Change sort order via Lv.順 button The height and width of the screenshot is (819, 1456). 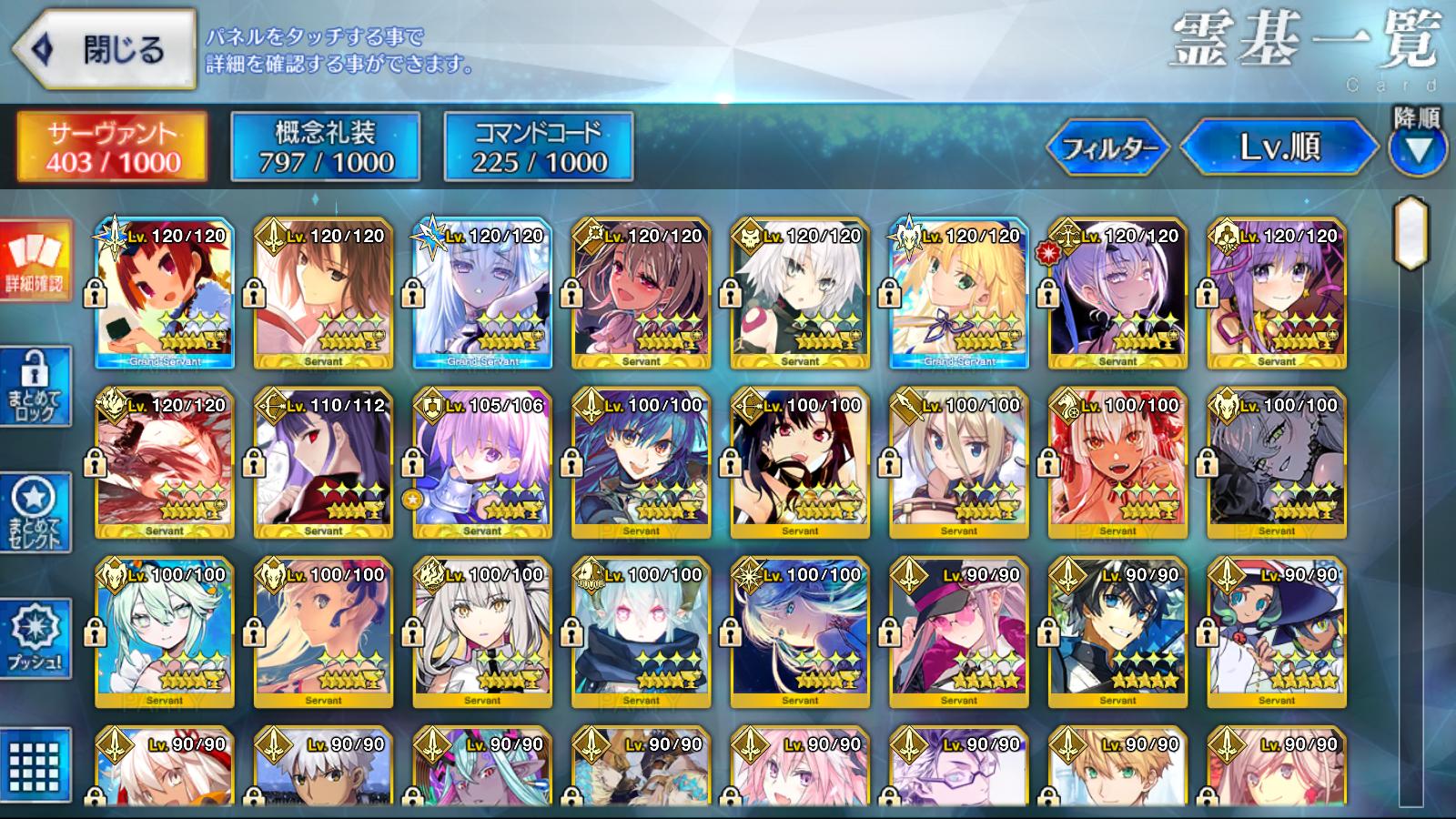(1279, 147)
